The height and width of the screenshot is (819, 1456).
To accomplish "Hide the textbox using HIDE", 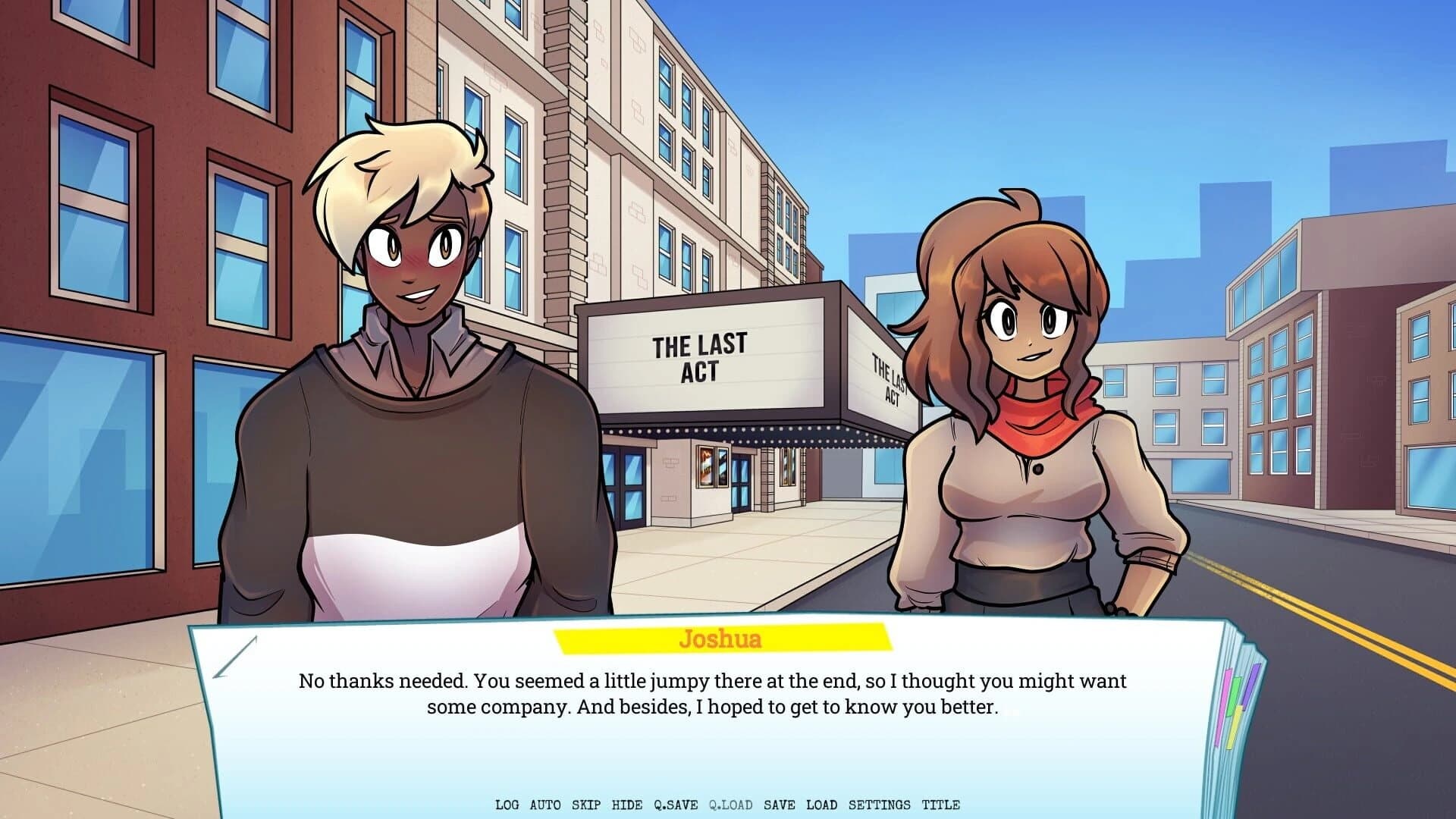I will click(626, 805).
